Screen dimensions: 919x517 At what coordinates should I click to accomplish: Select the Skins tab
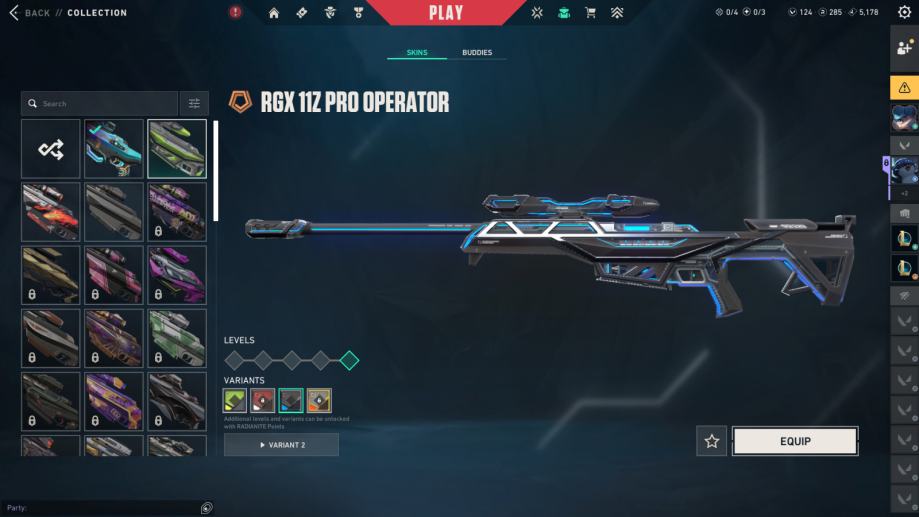click(417, 52)
